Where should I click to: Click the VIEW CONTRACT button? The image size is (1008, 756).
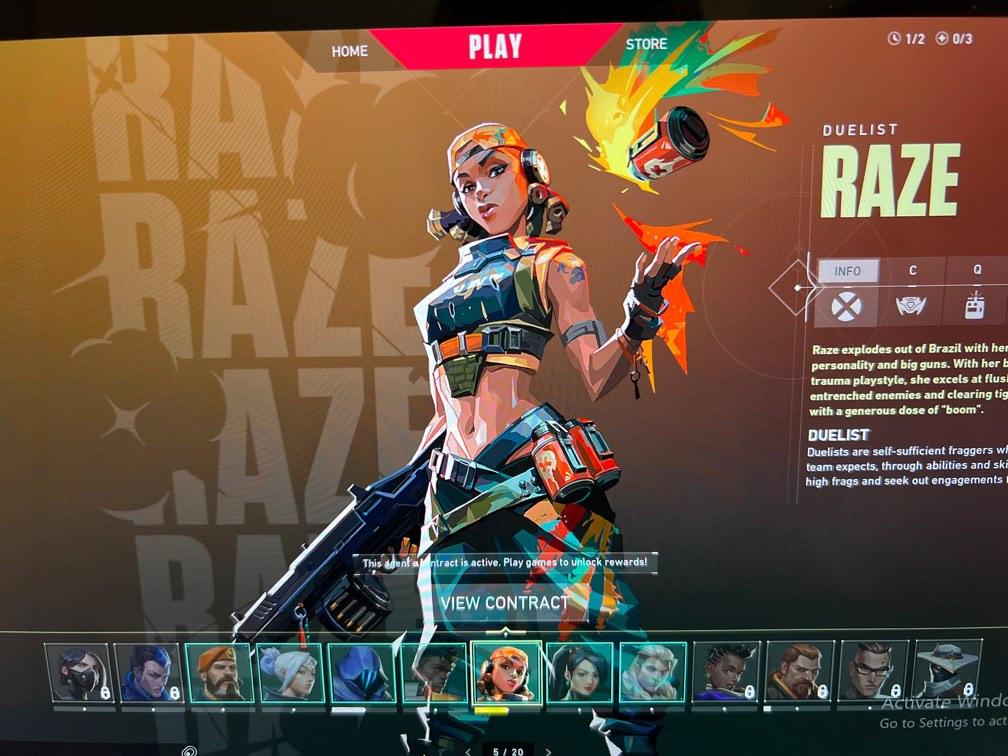(503, 603)
